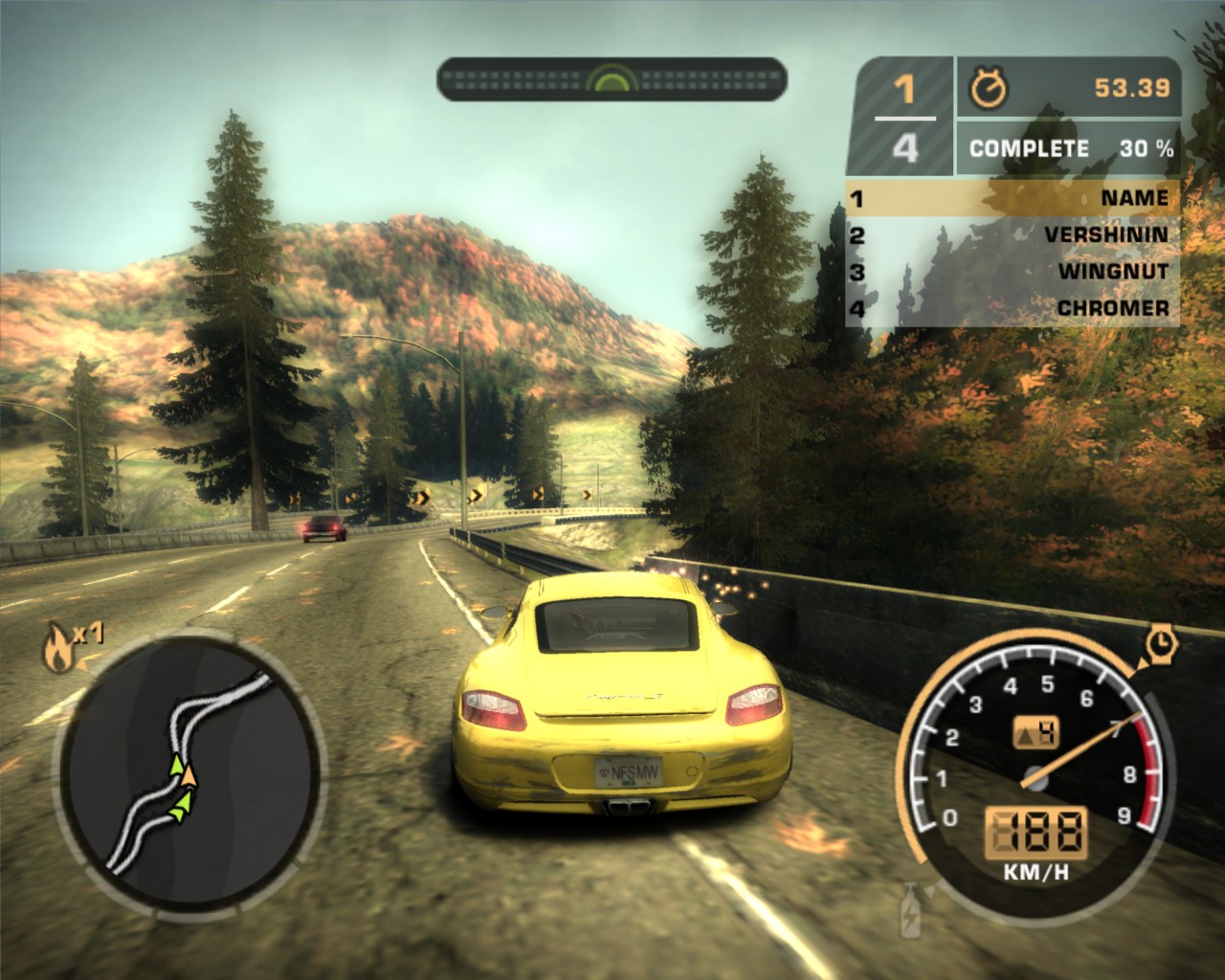The image size is (1225, 980).
Task: Click the stopwatch icon beside the race timer
Action: point(989,88)
